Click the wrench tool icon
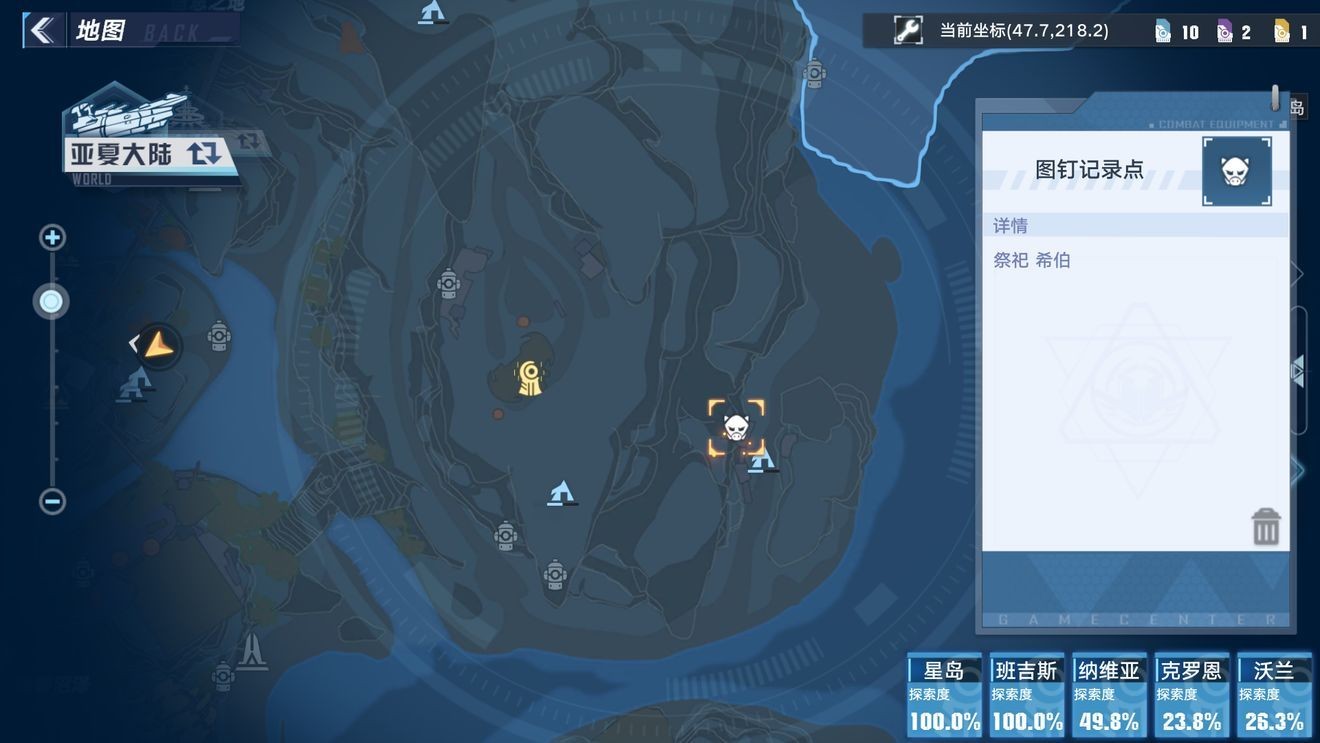The image size is (1320, 743). click(908, 31)
